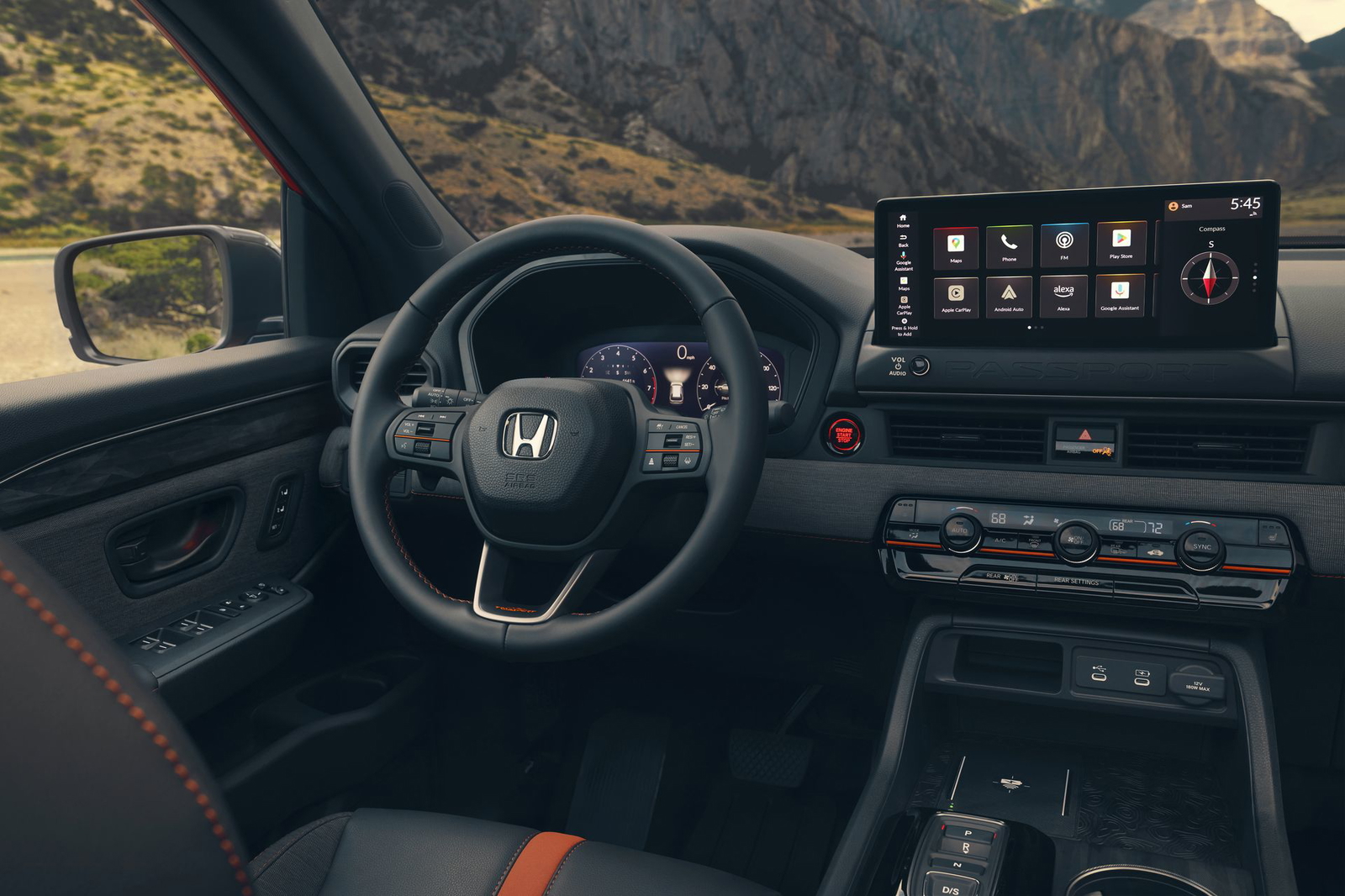Start Apple CarPlay
The width and height of the screenshot is (1345, 896).
pyautogui.click(x=957, y=299)
